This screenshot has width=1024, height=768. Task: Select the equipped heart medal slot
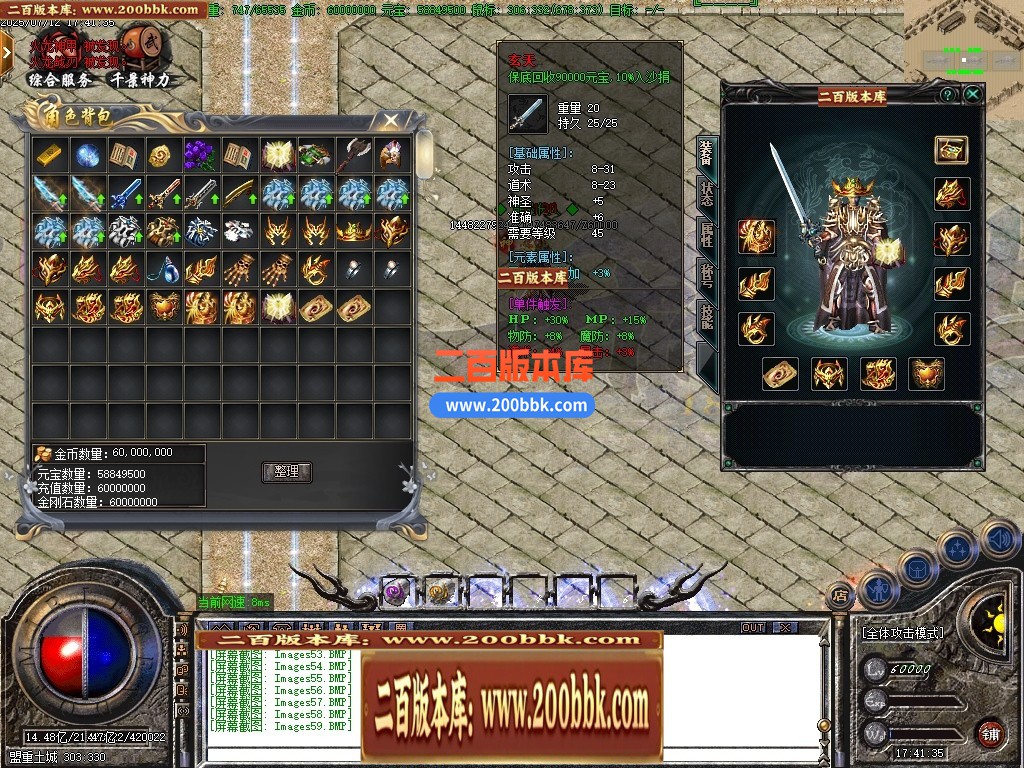coord(926,374)
